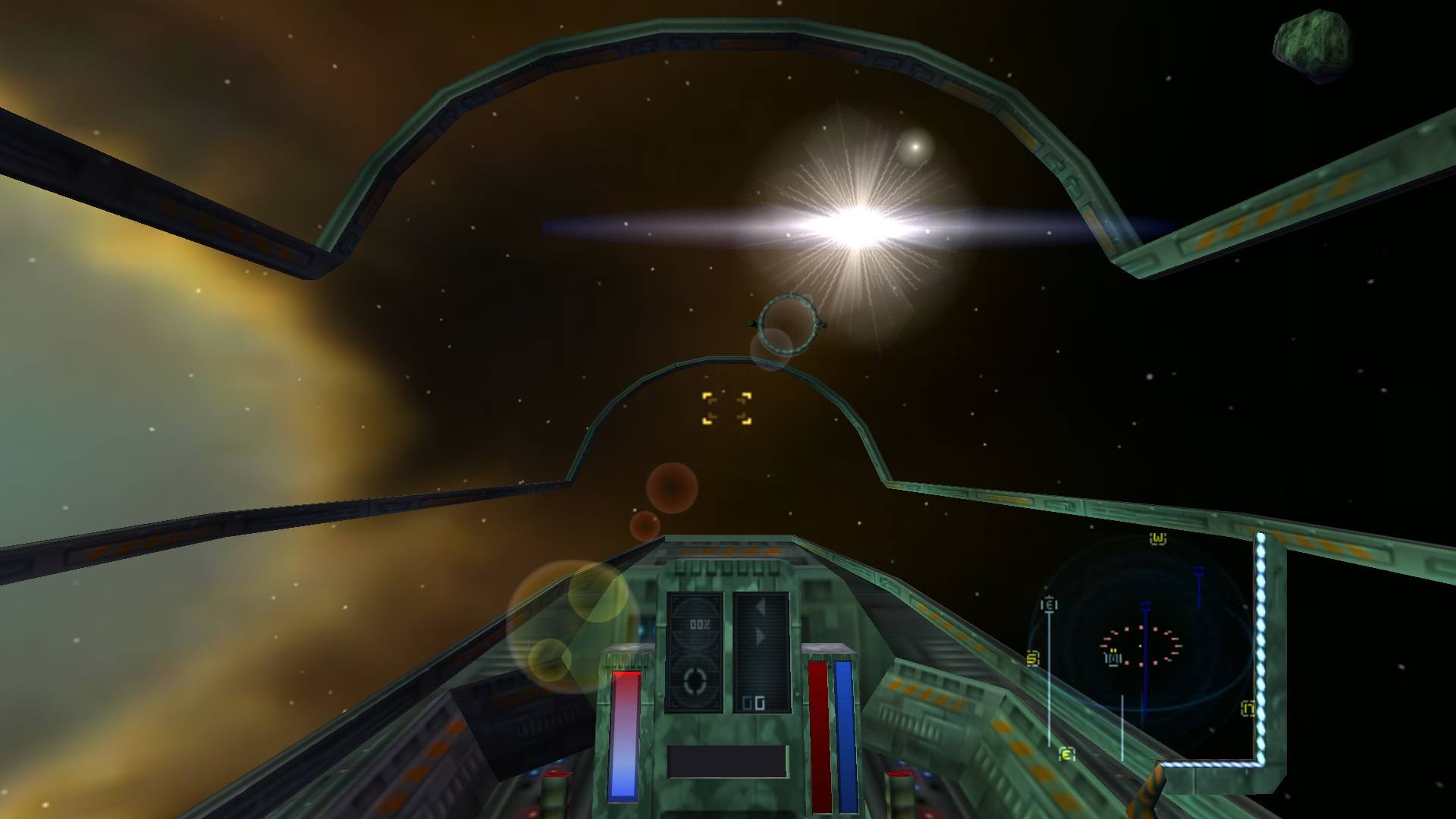
Task: Click the yellow targeting reticle brackets
Action: tap(726, 408)
